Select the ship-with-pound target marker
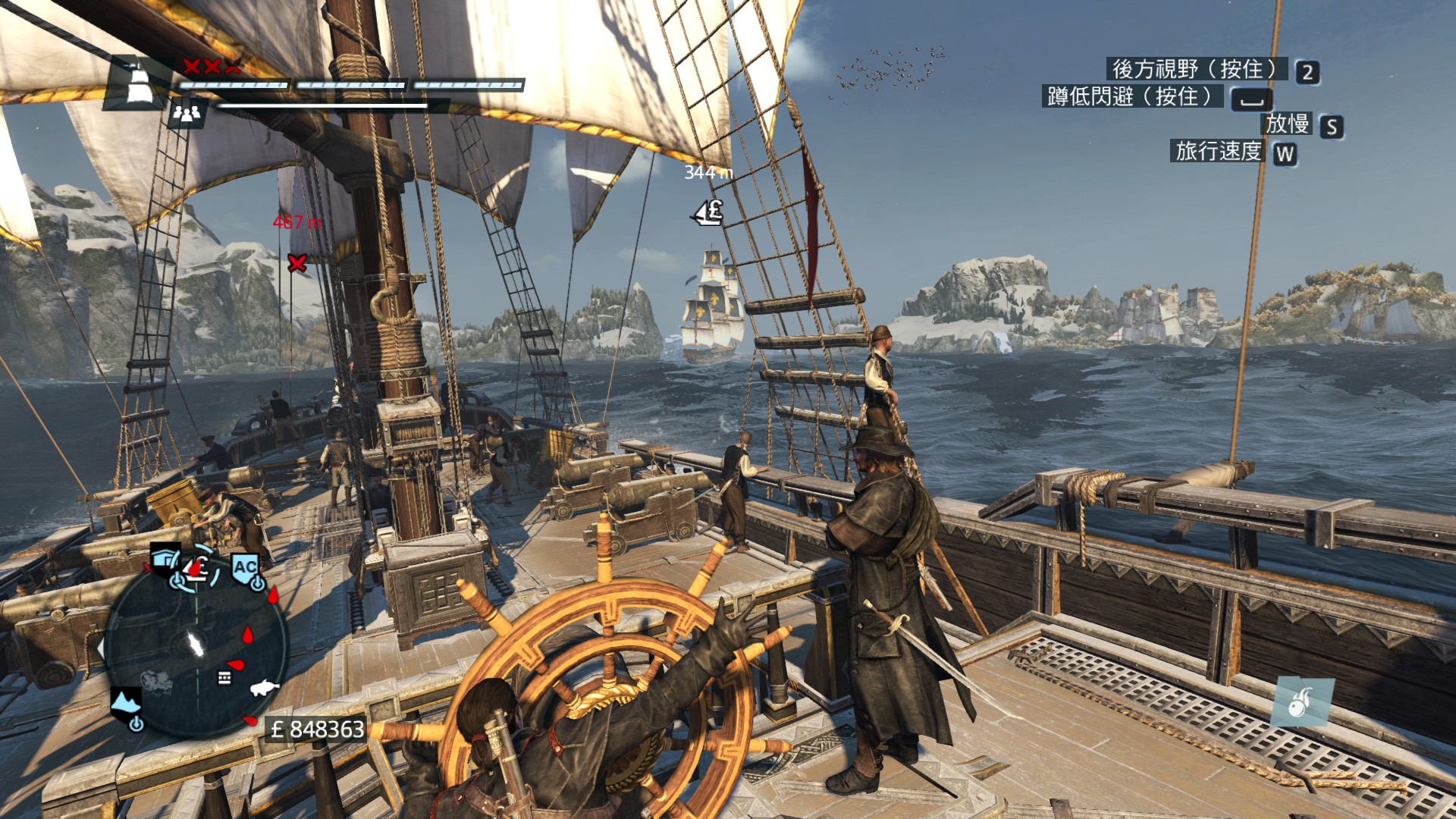 (x=708, y=212)
